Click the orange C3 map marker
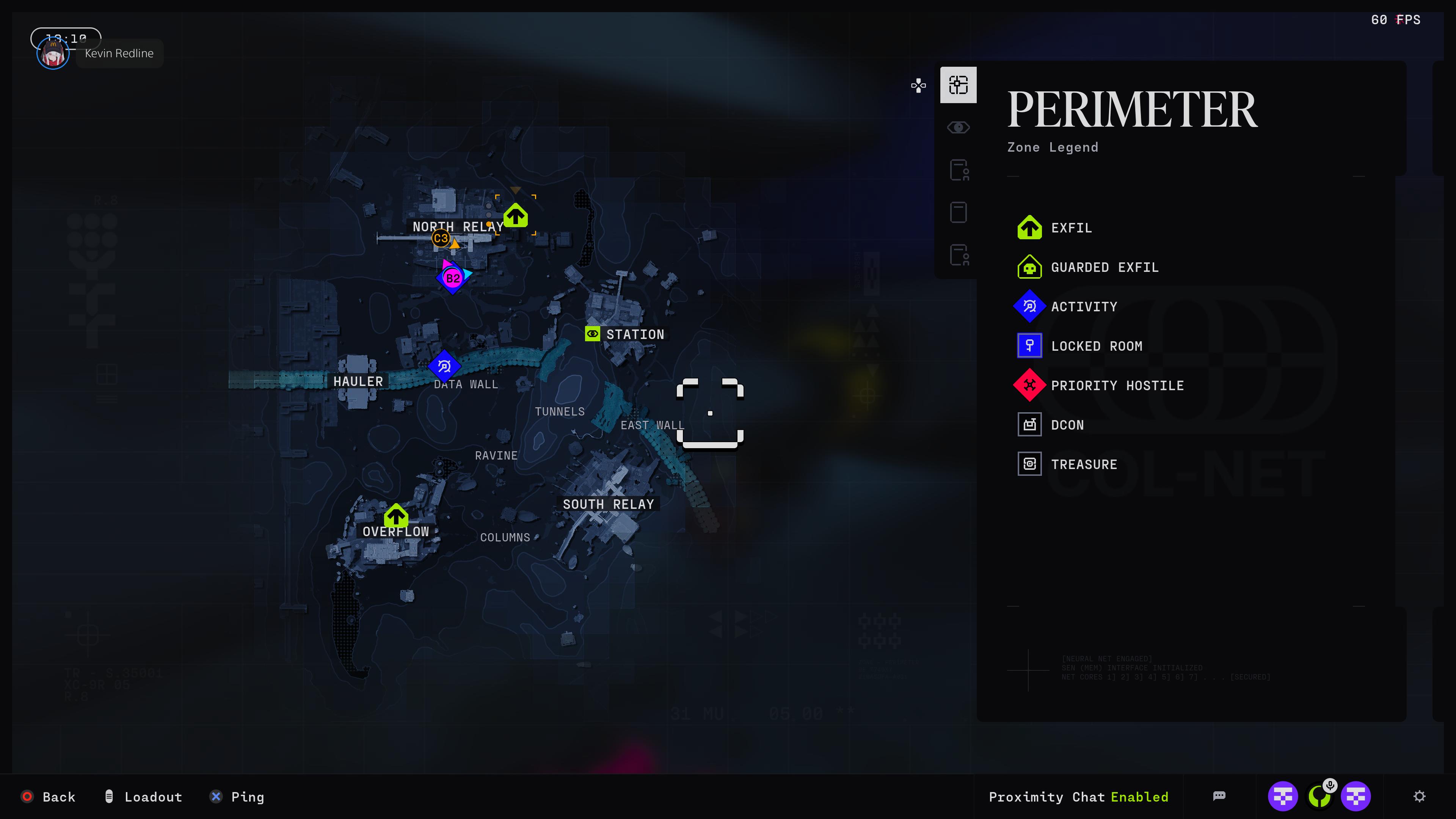The image size is (1456, 819). pyautogui.click(x=441, y=238)
